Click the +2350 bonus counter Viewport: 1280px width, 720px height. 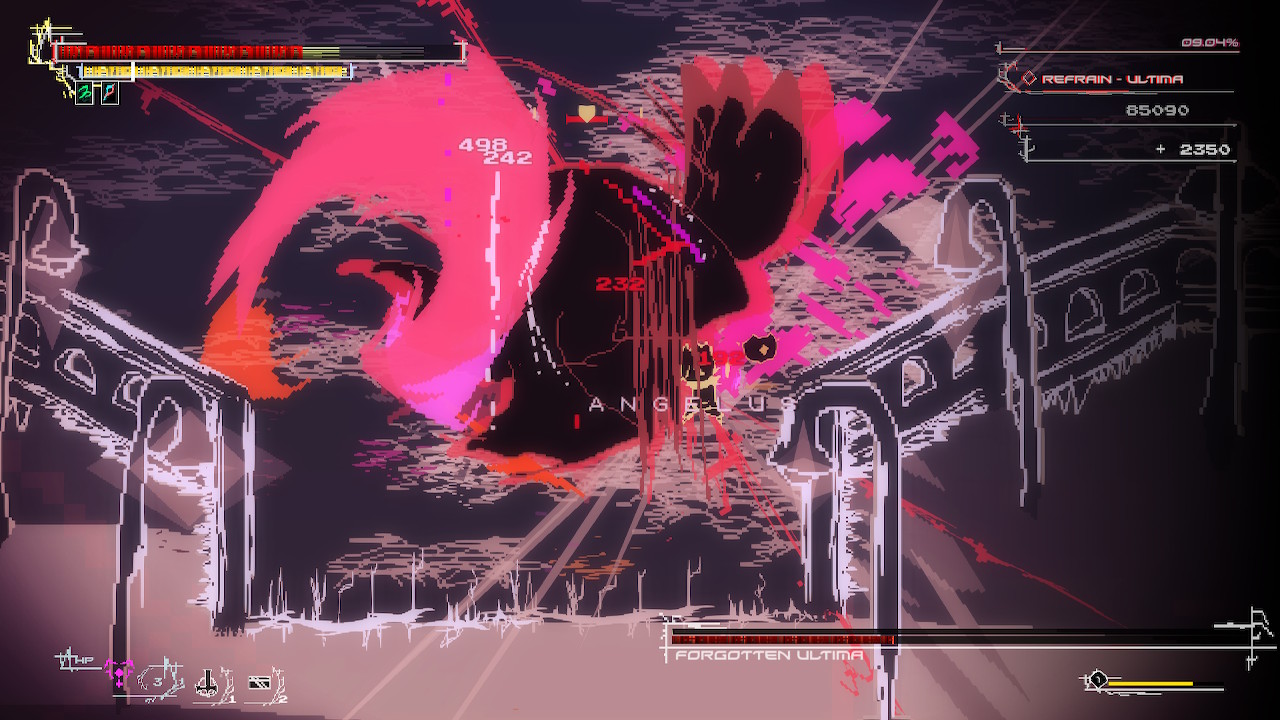coord(1193,148)
